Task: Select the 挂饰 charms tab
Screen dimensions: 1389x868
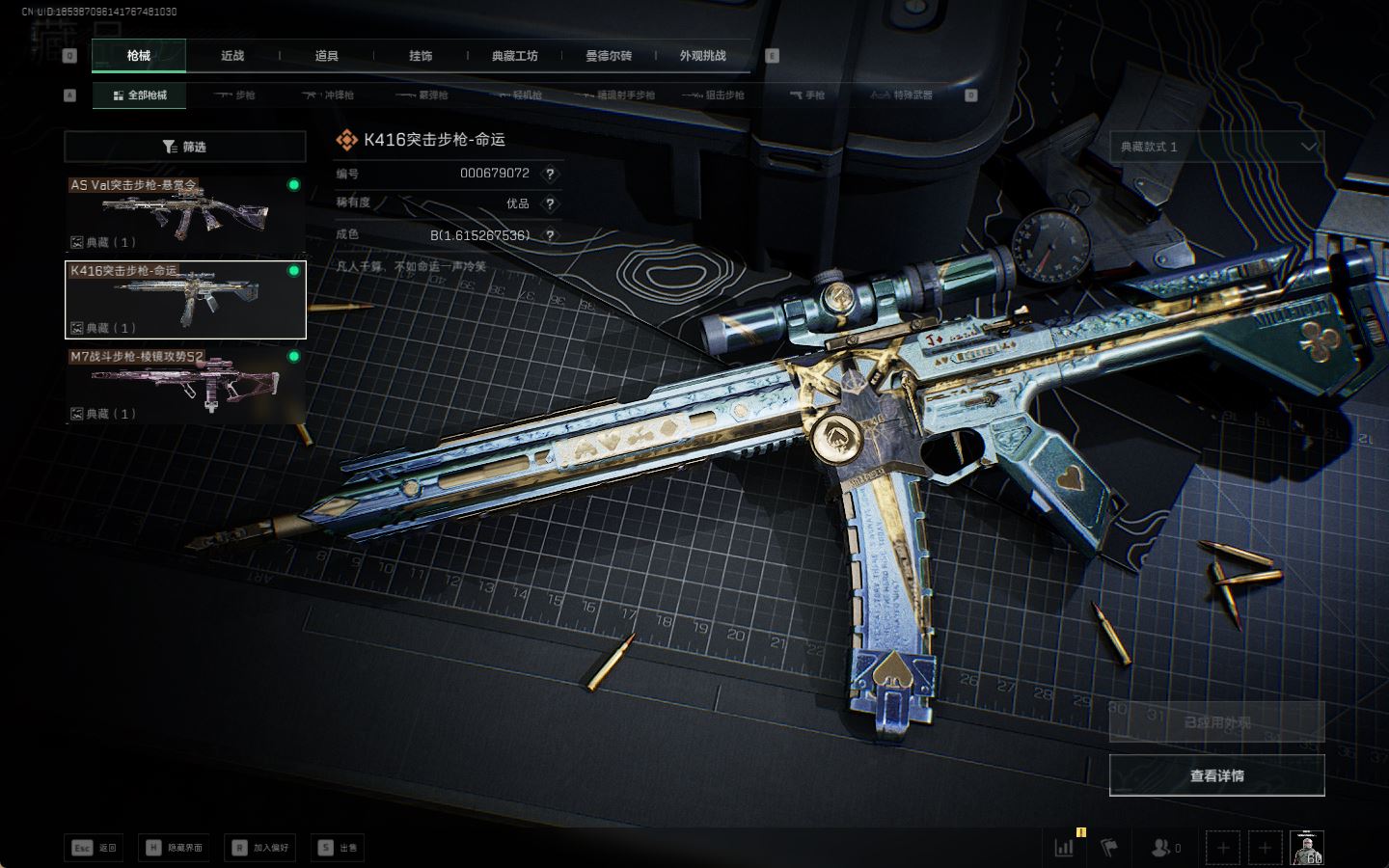Action: point(421,56)
